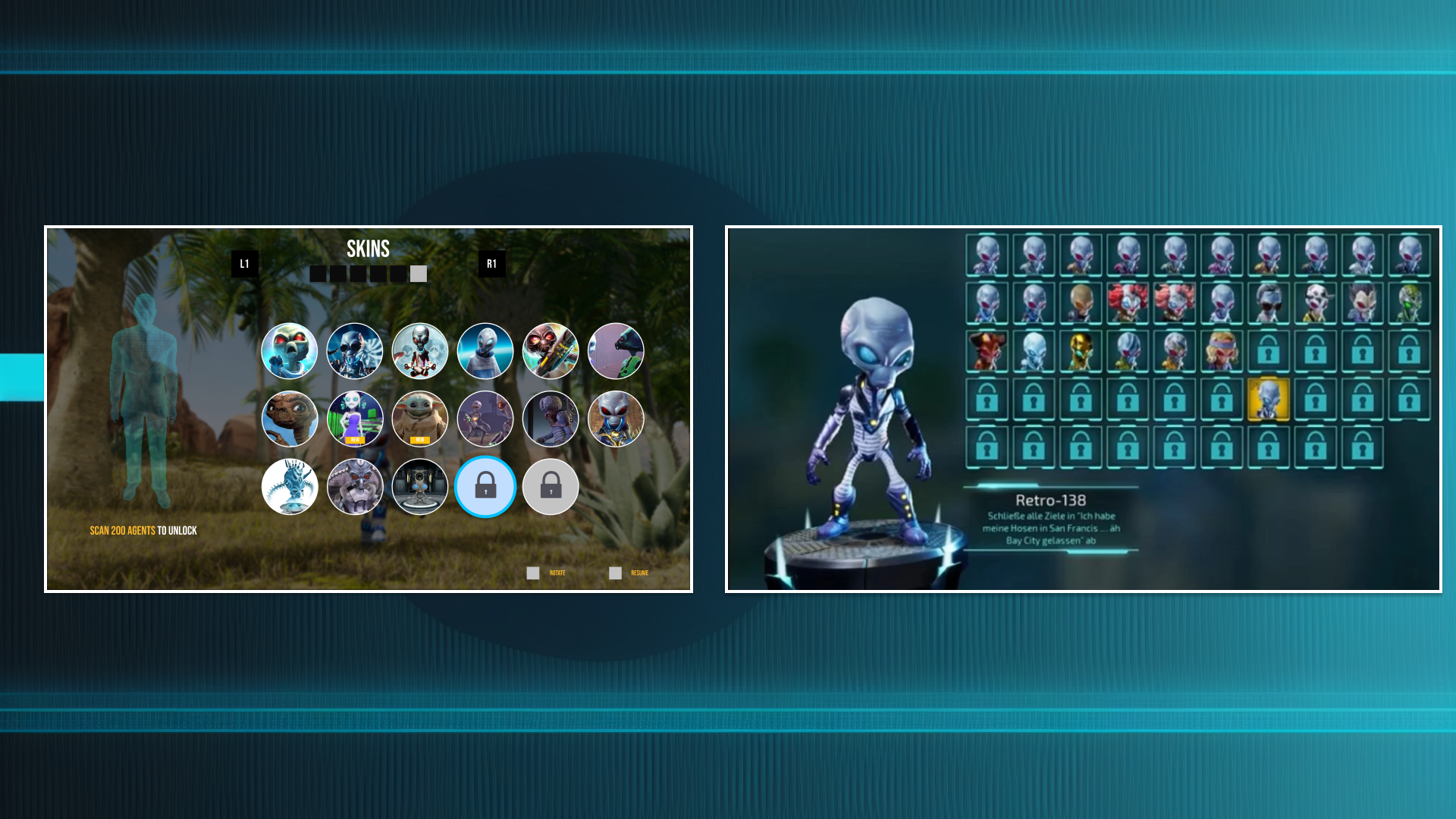
Task: Pick the dark alien in green suit skin
Action: (616, 351)
